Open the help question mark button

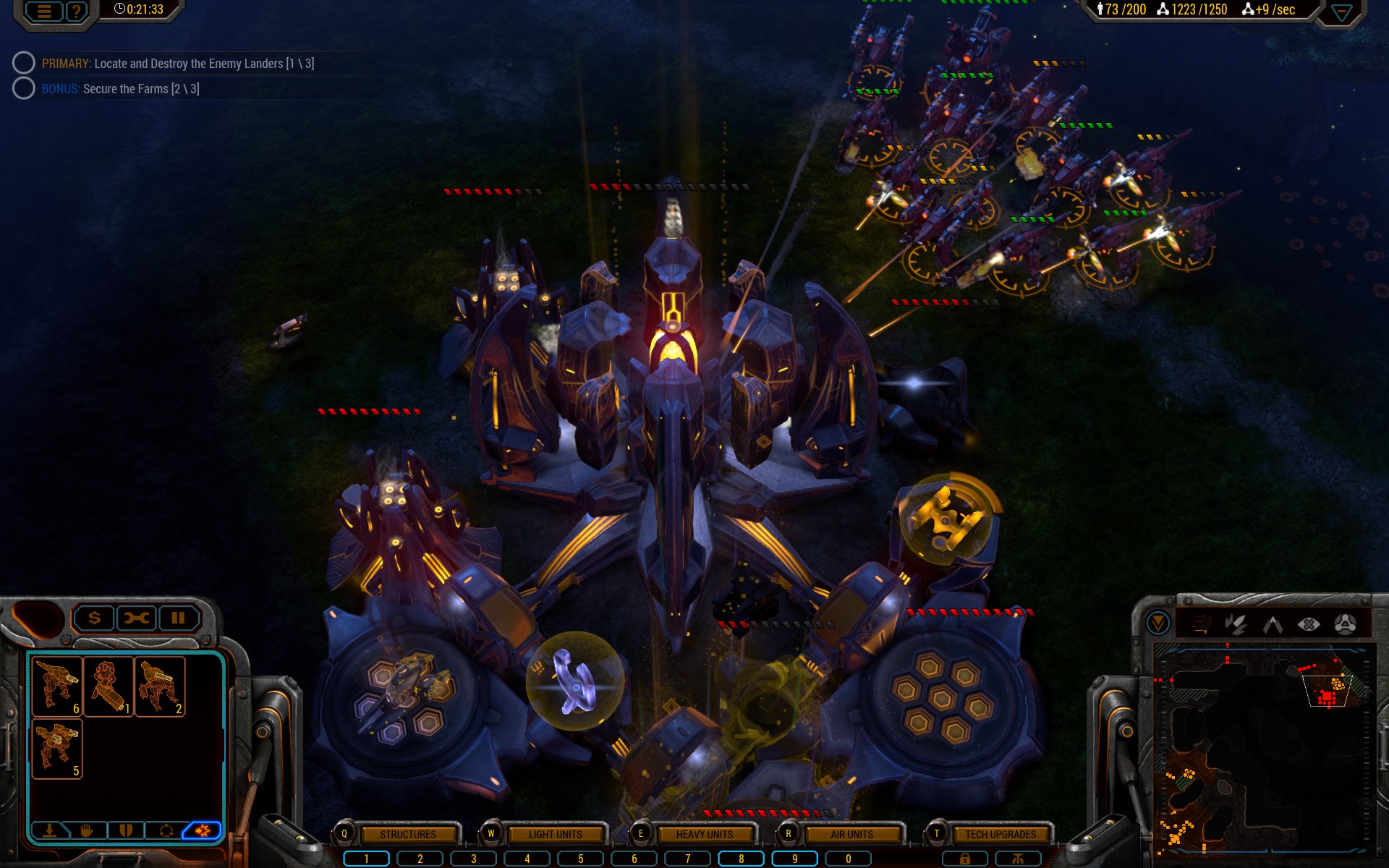[76, 11]
